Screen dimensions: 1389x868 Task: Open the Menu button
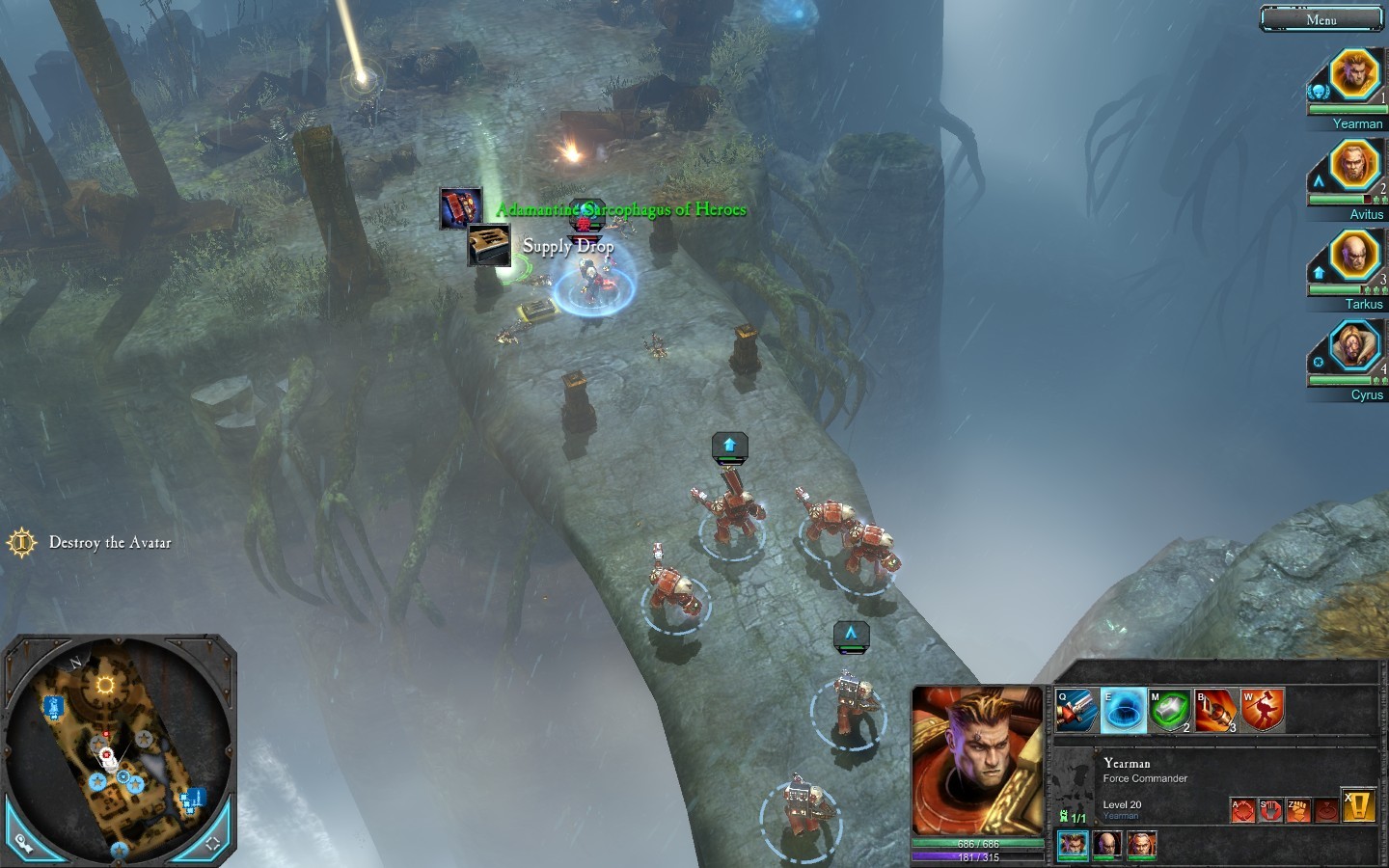point(1321,19)
